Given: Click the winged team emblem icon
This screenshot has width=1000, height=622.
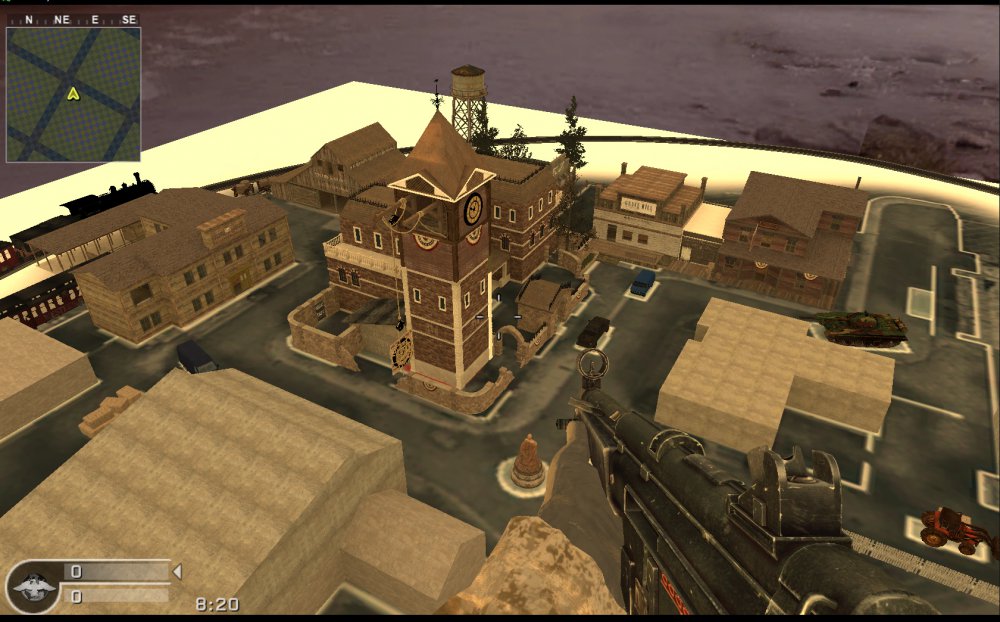Looking at the screenshot, I should [33, 586].
